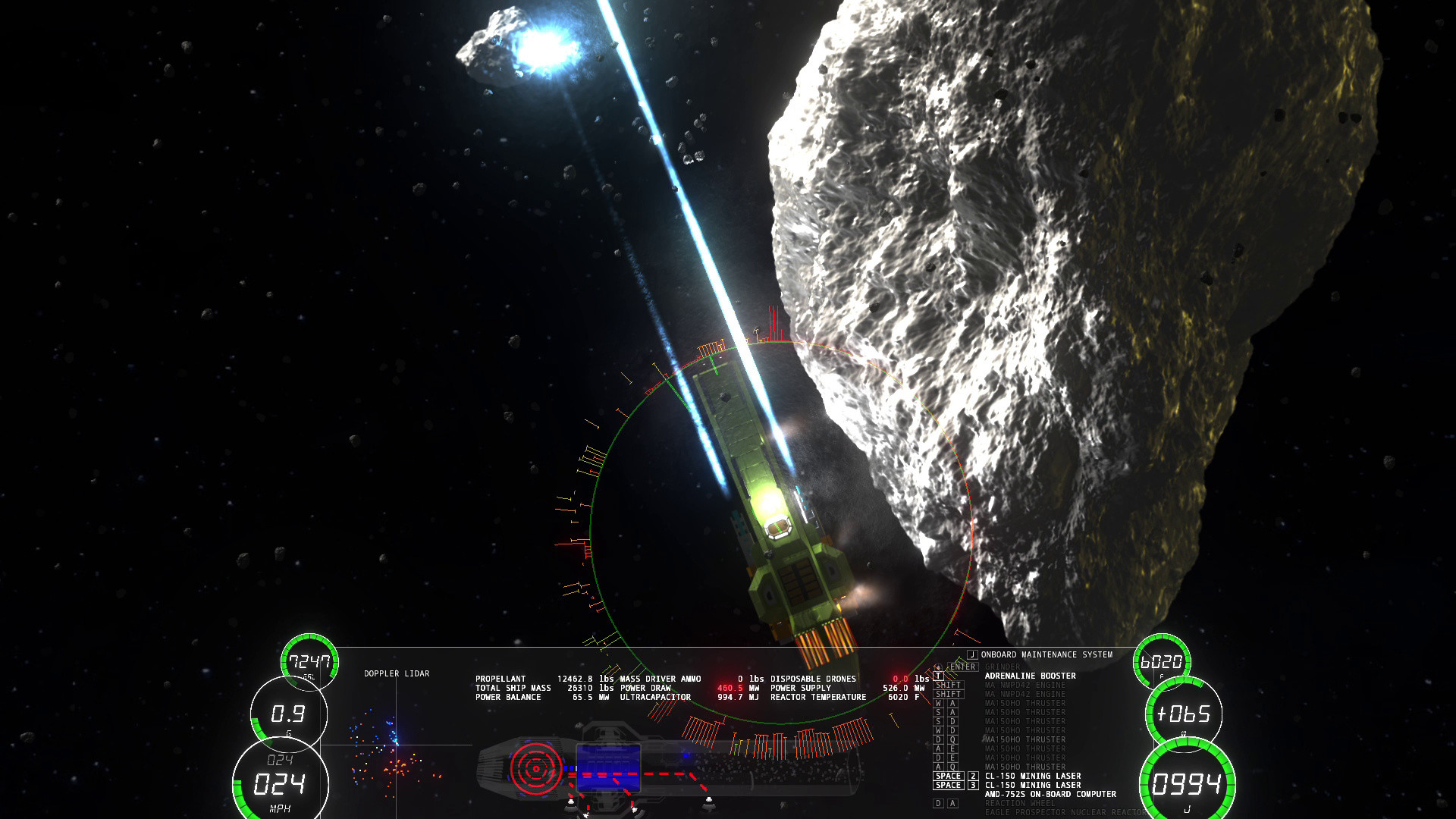Click the speedometer gauge reading 024 MPH
Screen dimensions: 1456x819
coord(279,783)
